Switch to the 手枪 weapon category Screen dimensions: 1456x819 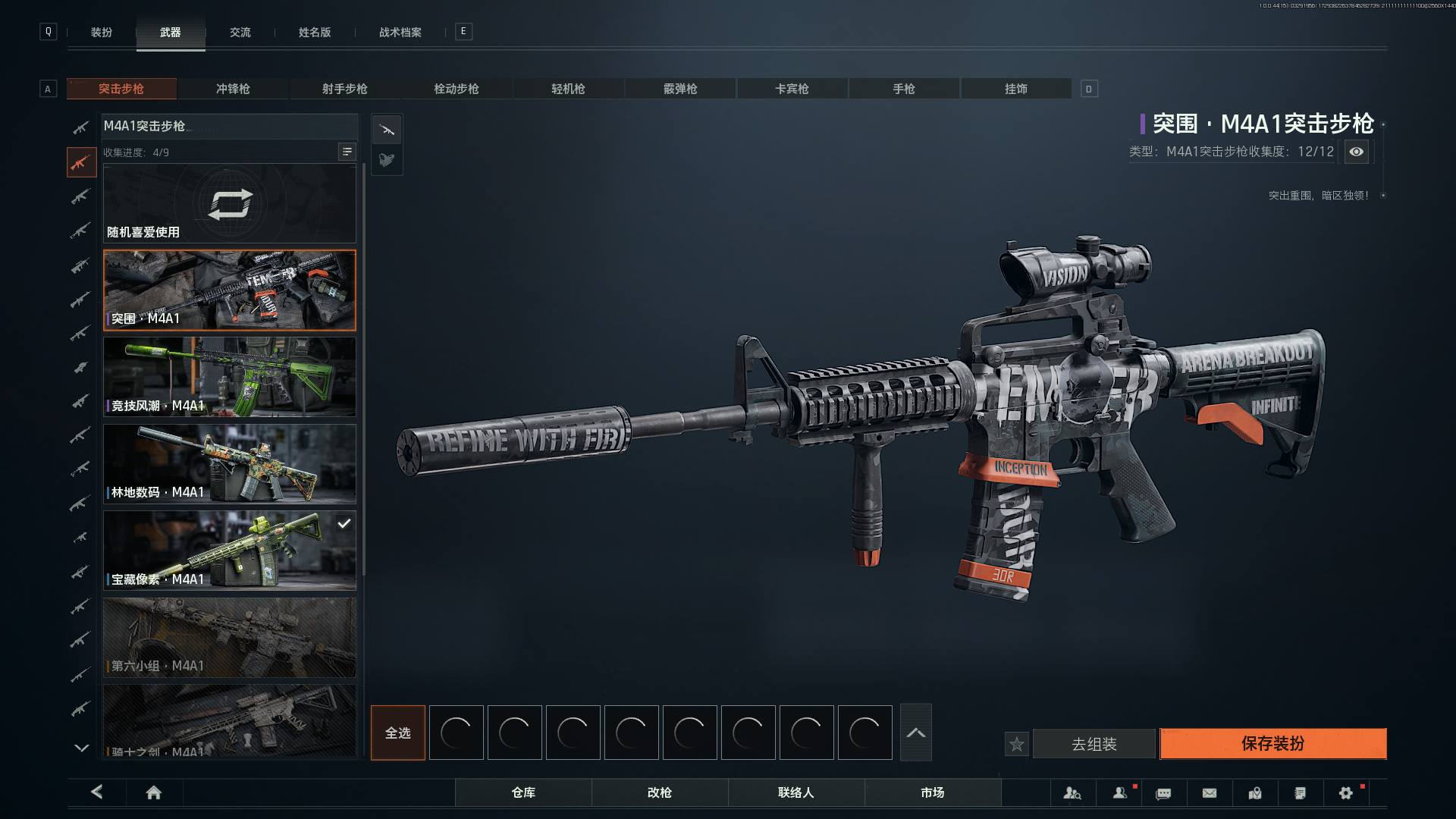coord(903,89)
